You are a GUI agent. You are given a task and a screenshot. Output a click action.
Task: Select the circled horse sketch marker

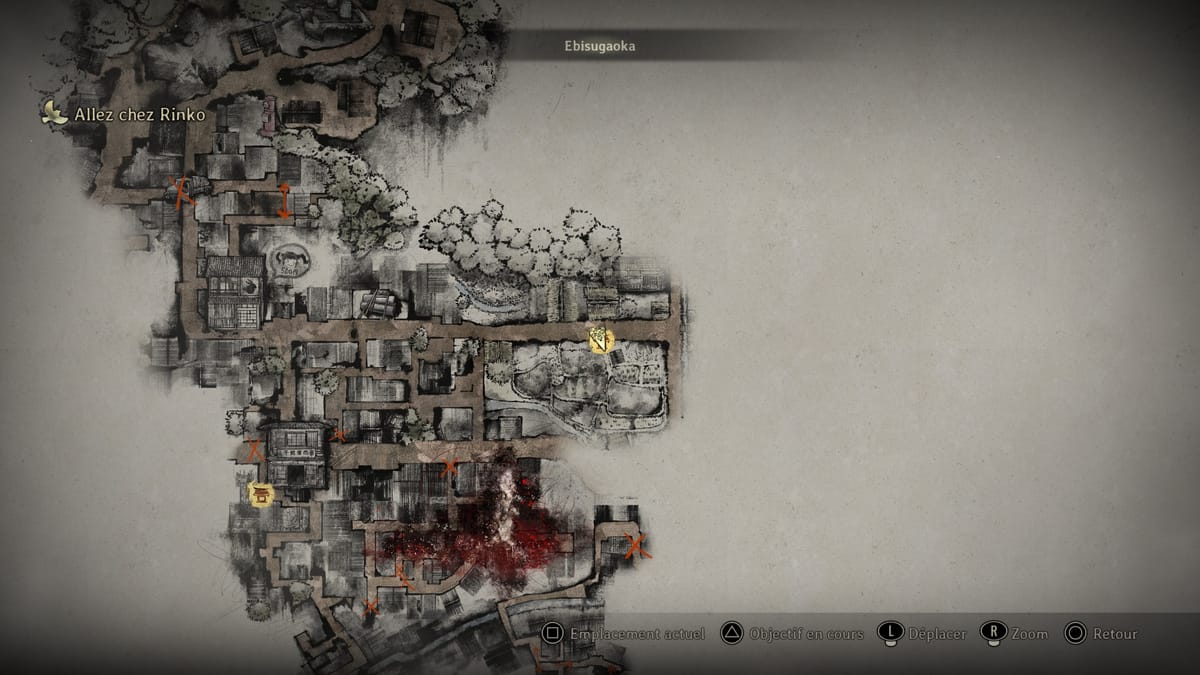pyautogui.click(x=289, y=261)
